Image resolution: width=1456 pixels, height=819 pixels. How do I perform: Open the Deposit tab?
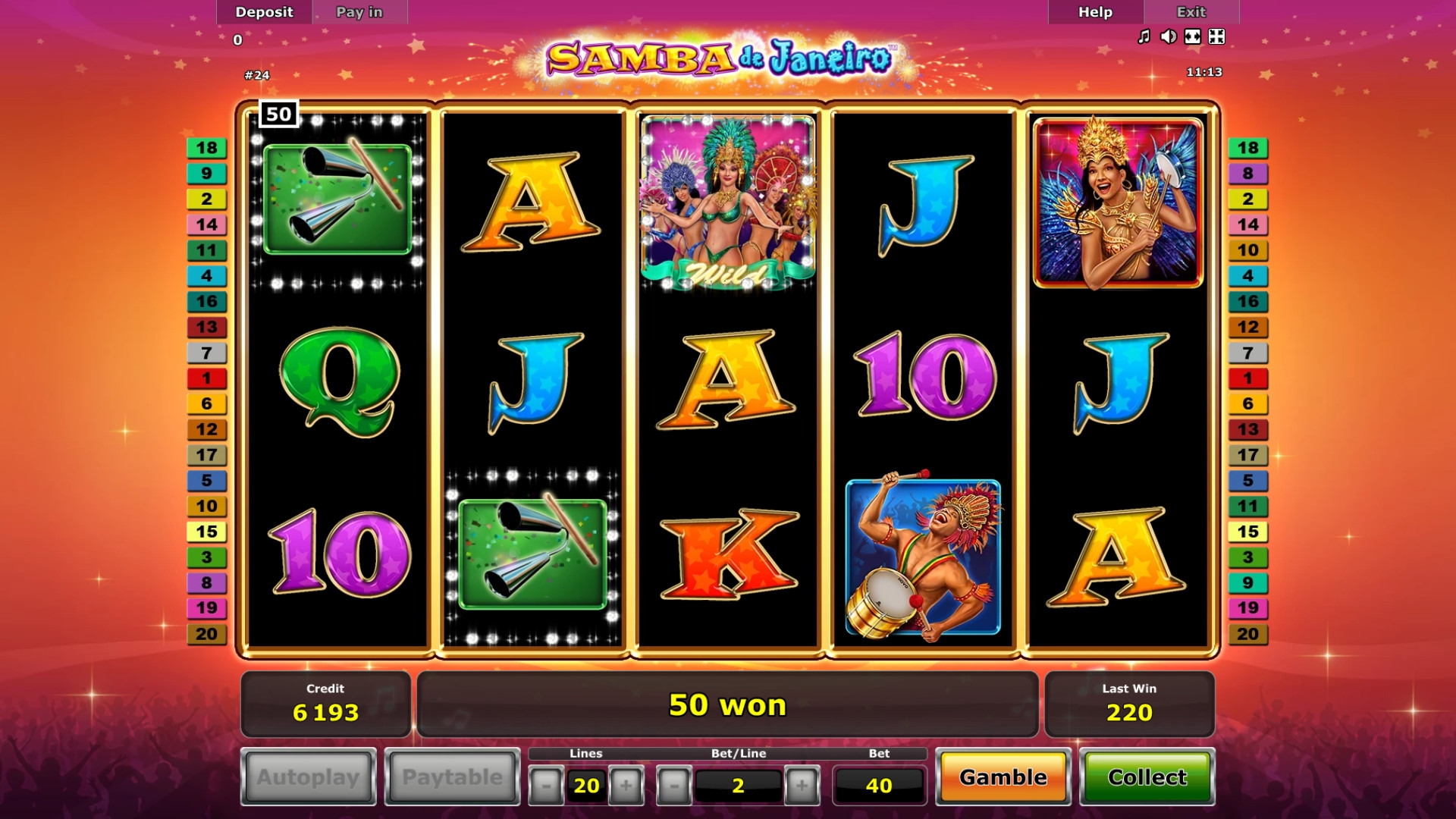(x=264, y=12)
